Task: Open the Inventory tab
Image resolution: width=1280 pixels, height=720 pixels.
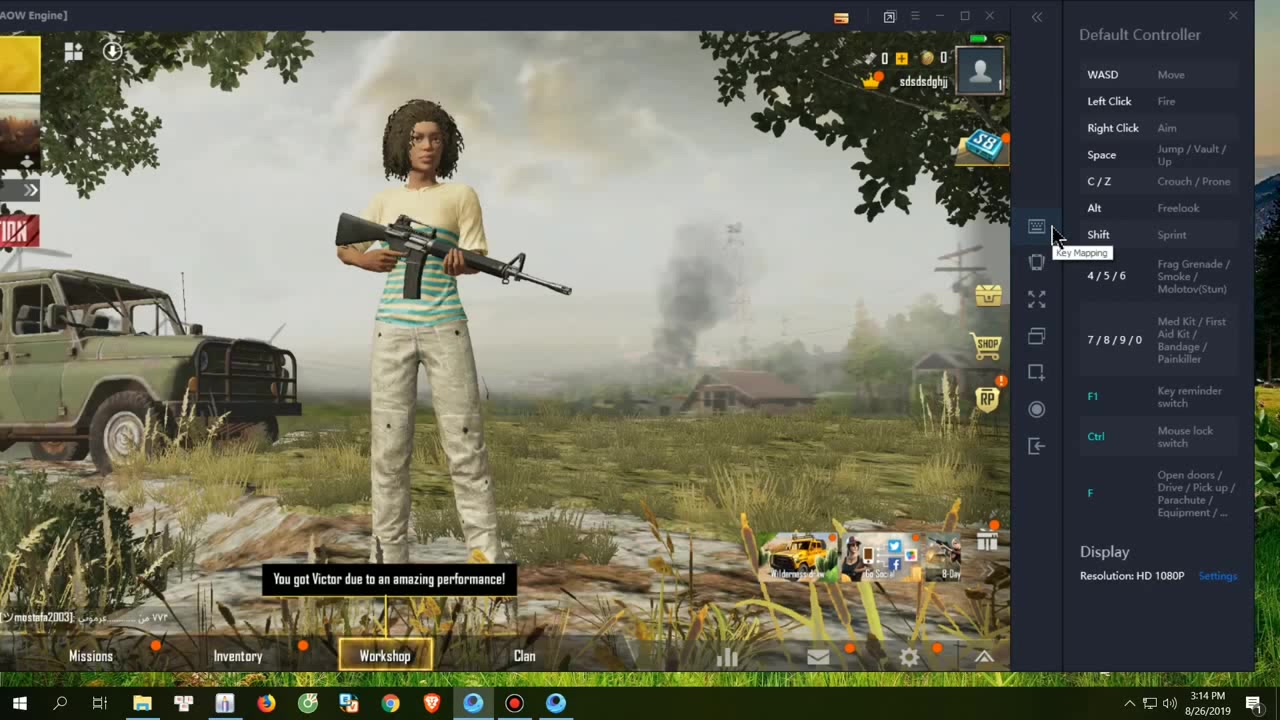Action: coord(238,656)
